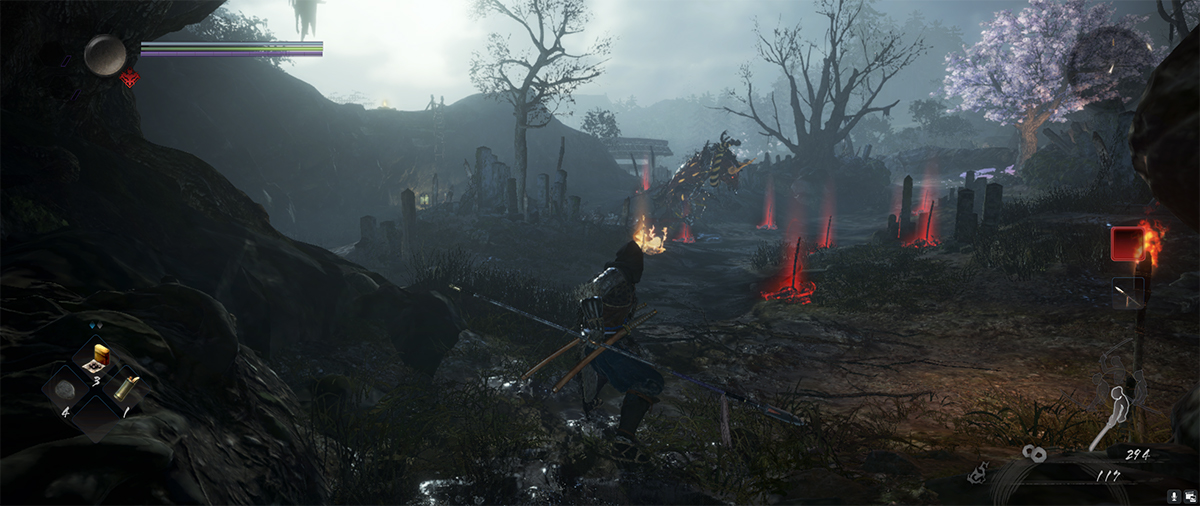
Task: Select the red demon status icon
Action: click(x=128, y=78)
